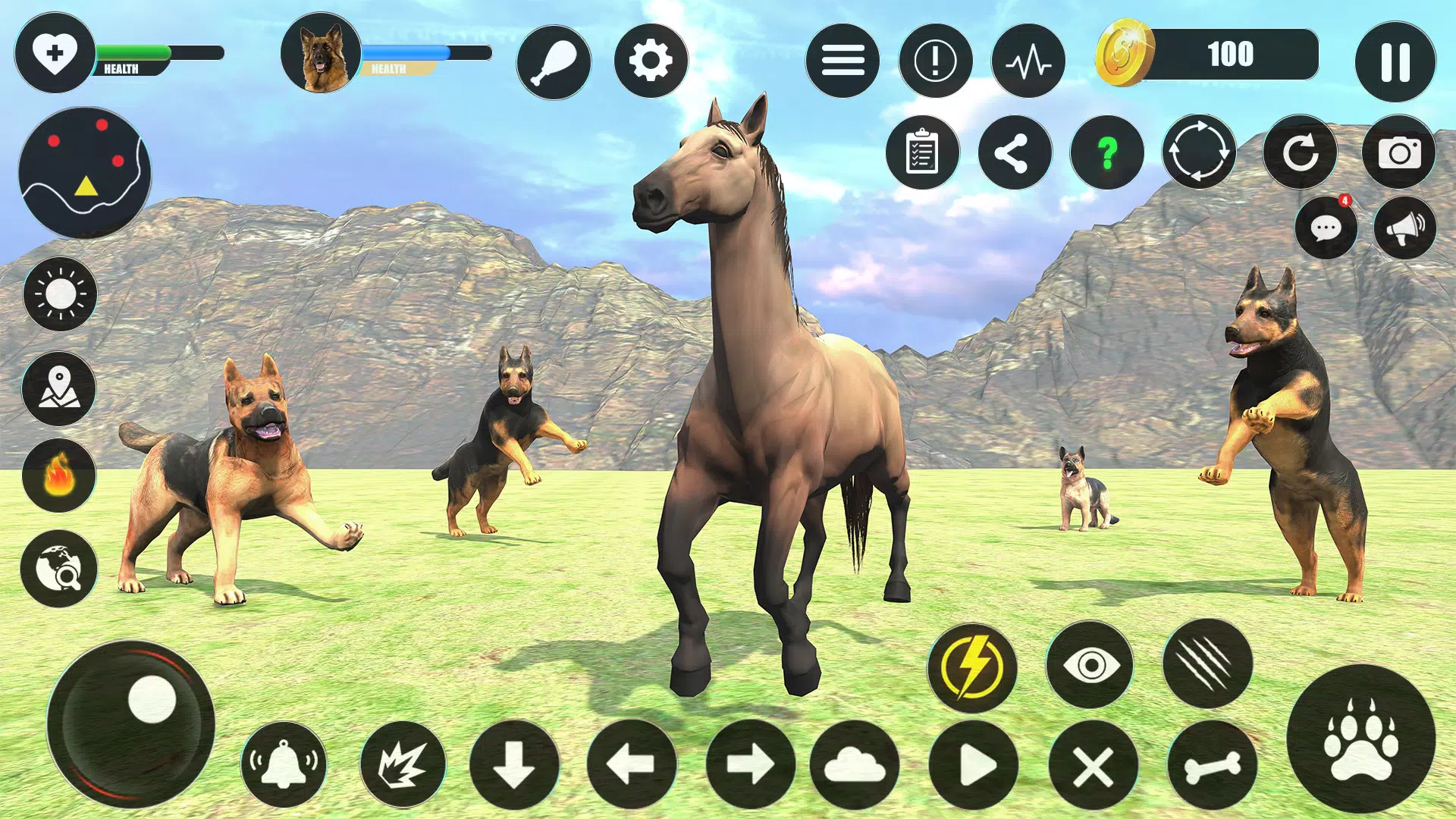
Task: Open the hamburger menu
Action: (843, 61)
